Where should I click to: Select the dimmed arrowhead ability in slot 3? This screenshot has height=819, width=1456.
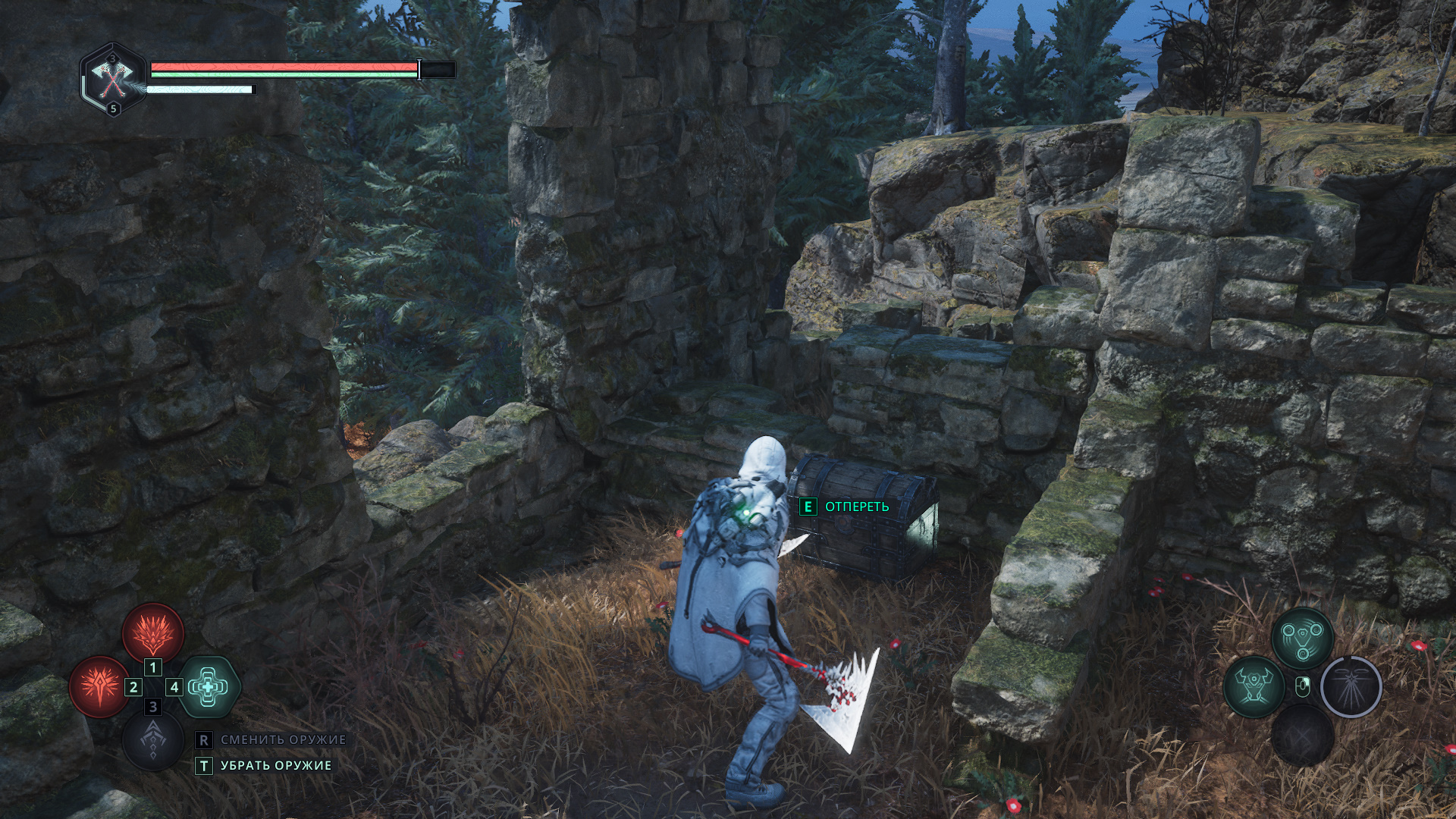153,741
